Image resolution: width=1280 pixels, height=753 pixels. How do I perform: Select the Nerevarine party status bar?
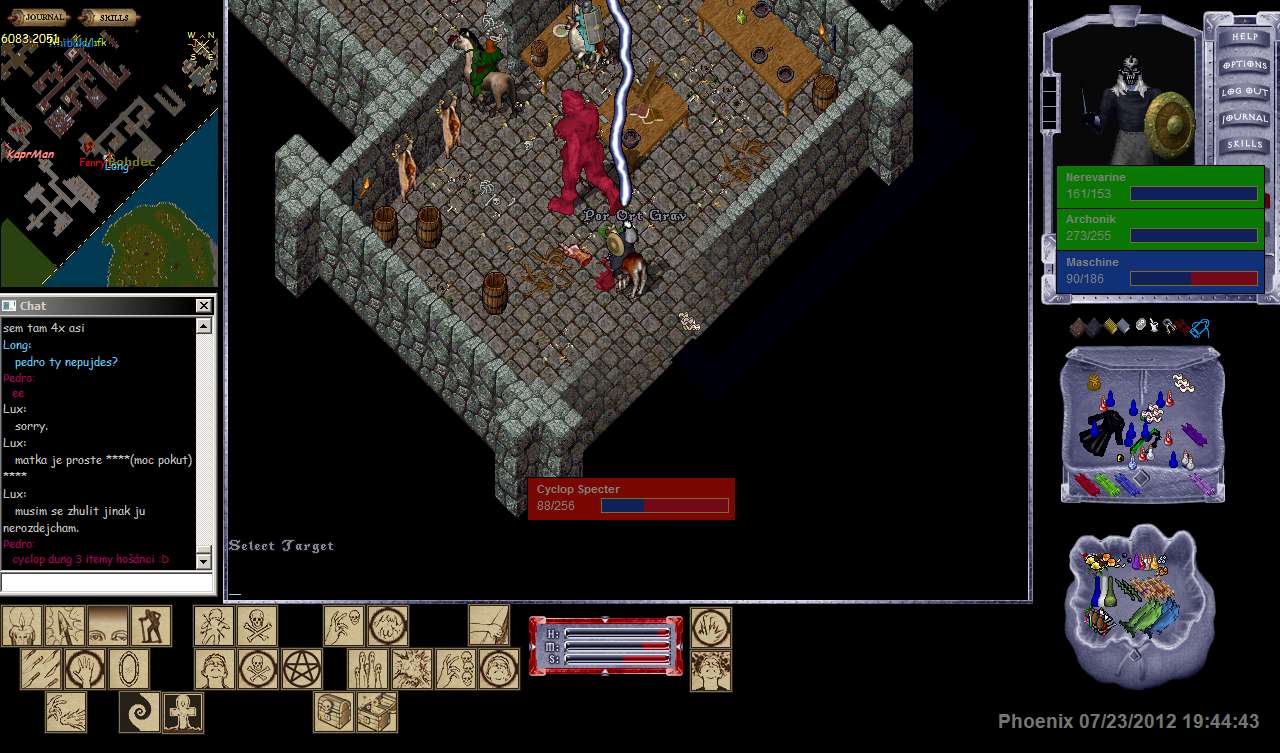(x=1160, y=186)
